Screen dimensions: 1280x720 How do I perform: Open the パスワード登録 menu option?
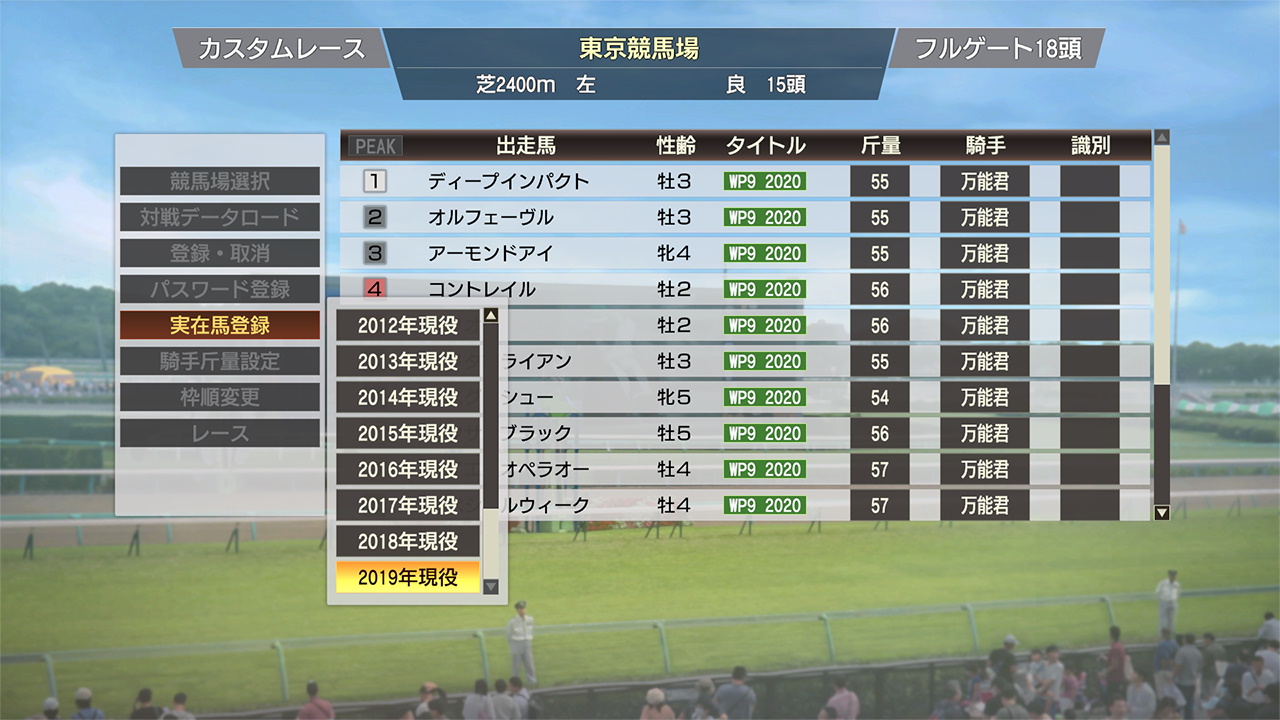point(220,289)
